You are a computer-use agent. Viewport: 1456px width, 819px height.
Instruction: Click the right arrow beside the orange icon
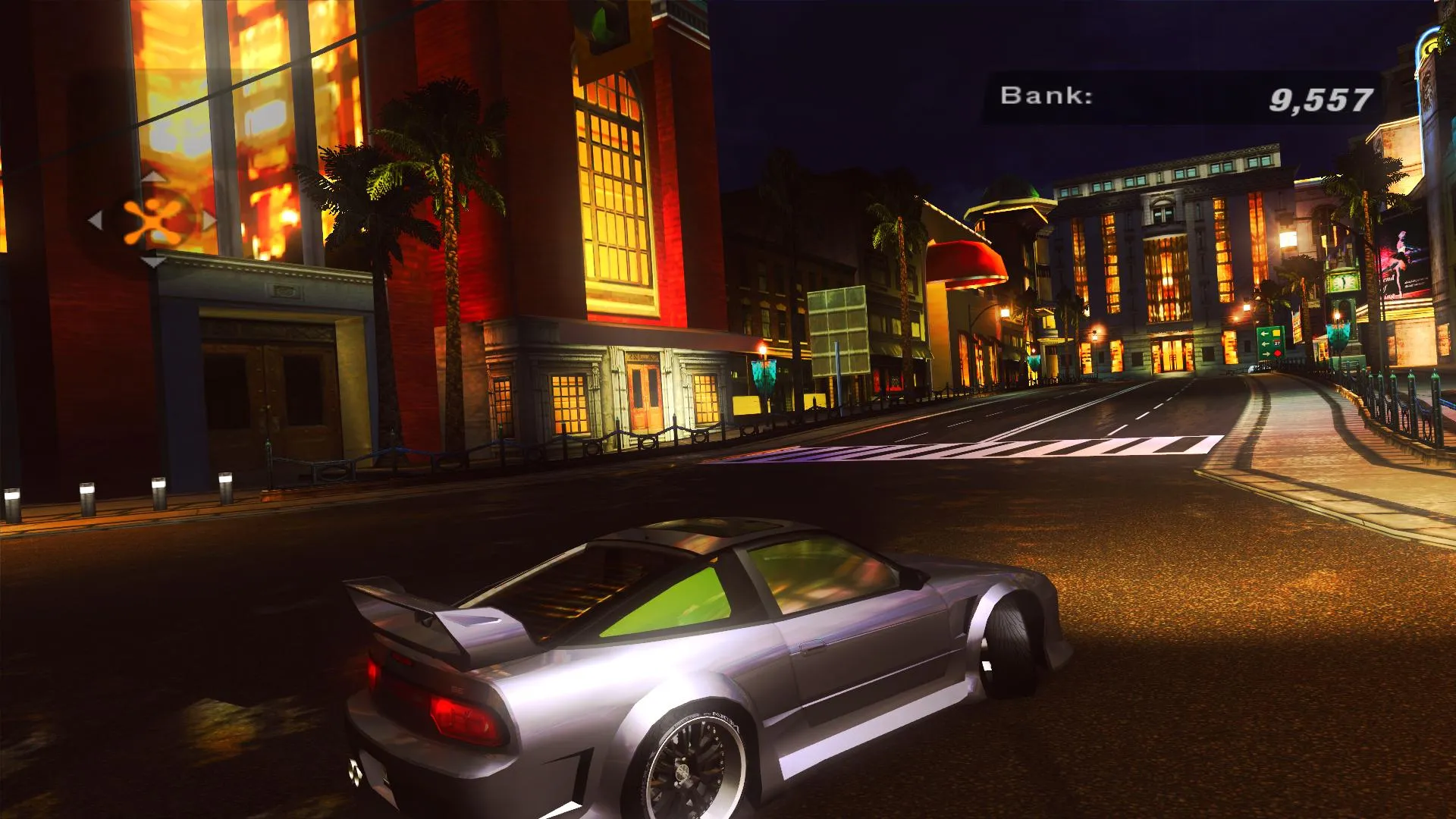pyautogui.click(x=209, y=221)
